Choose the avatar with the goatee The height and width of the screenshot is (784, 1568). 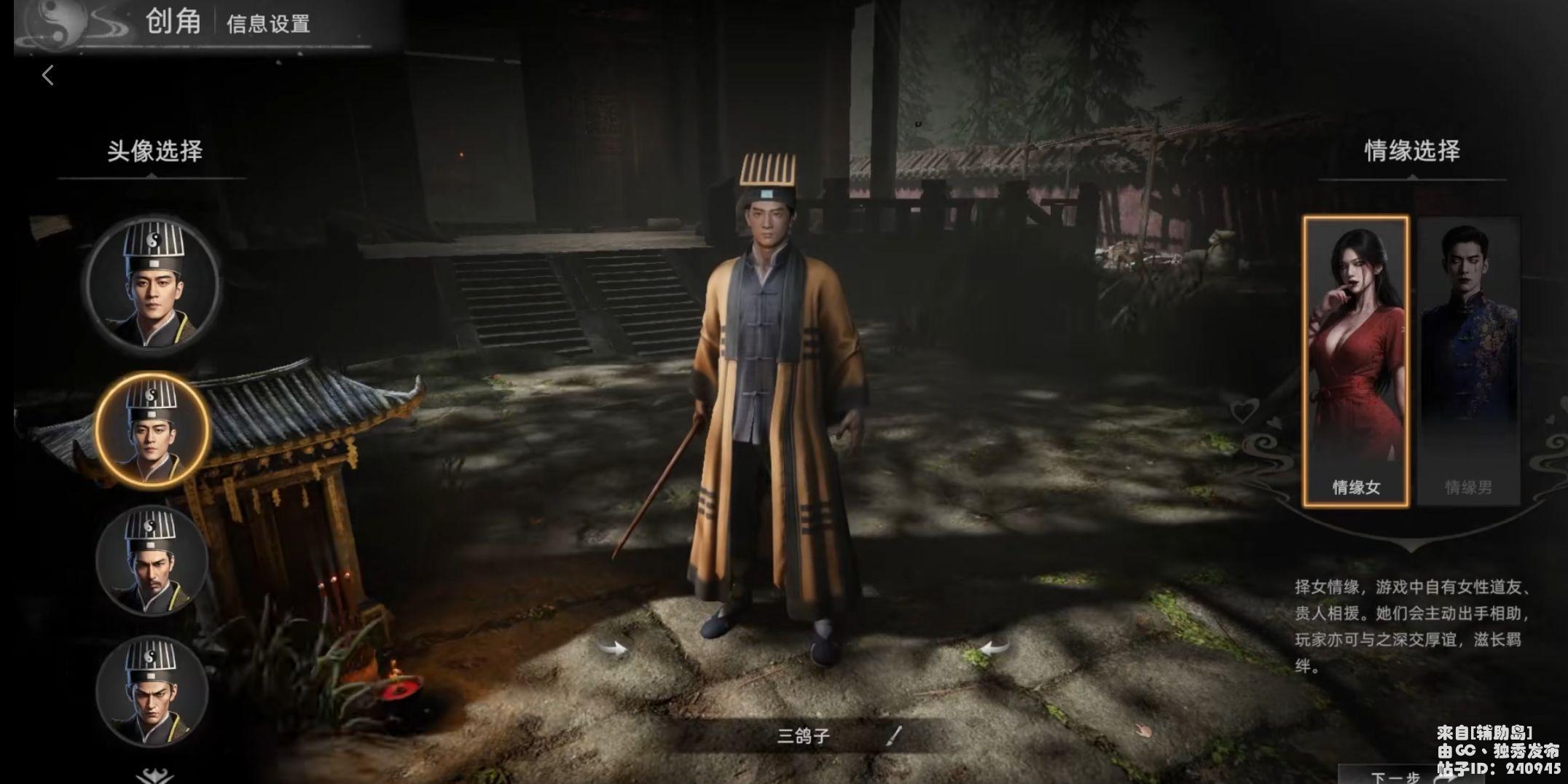point(152,560)
